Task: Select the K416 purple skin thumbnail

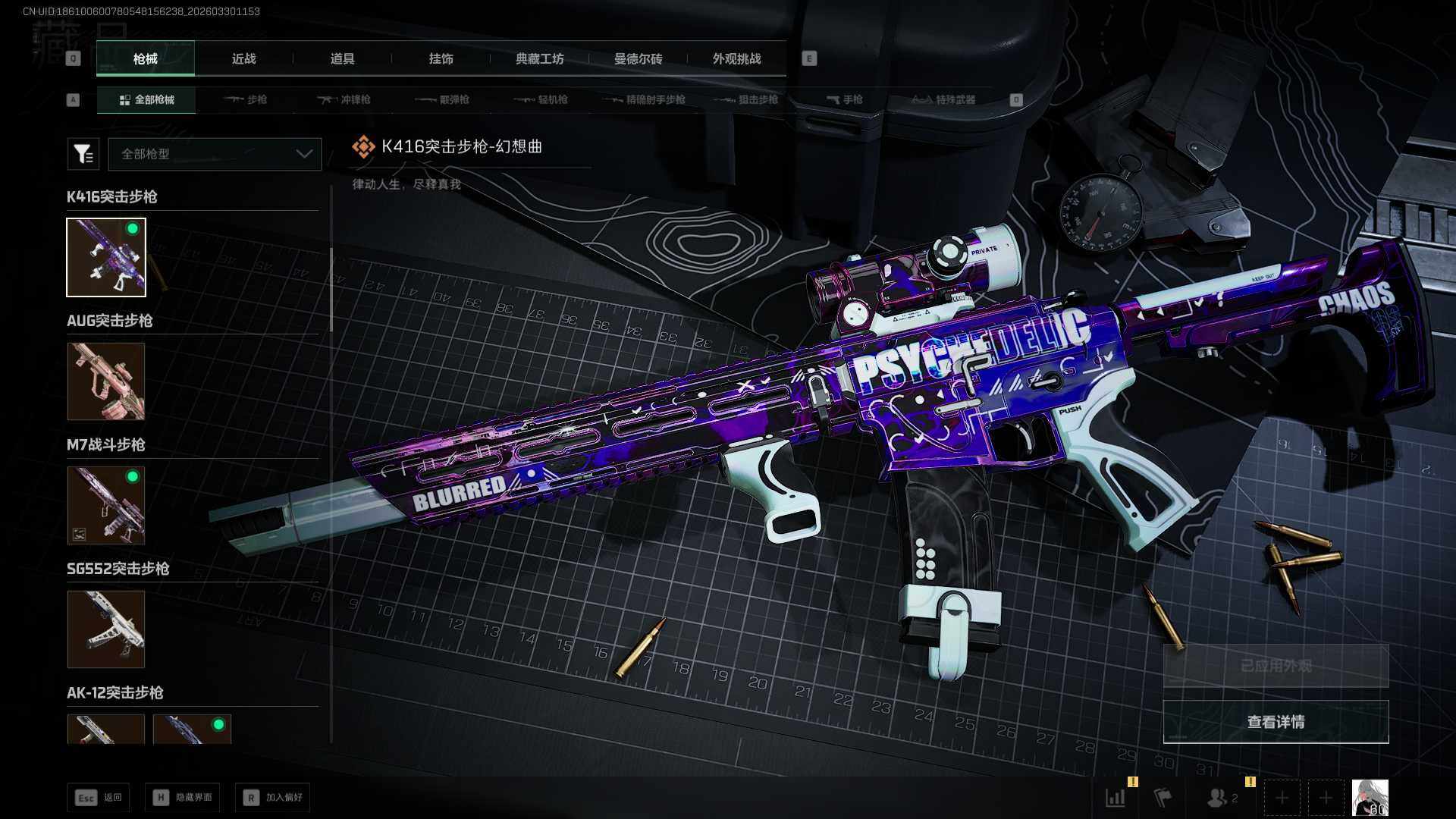Action: [106, 257]
